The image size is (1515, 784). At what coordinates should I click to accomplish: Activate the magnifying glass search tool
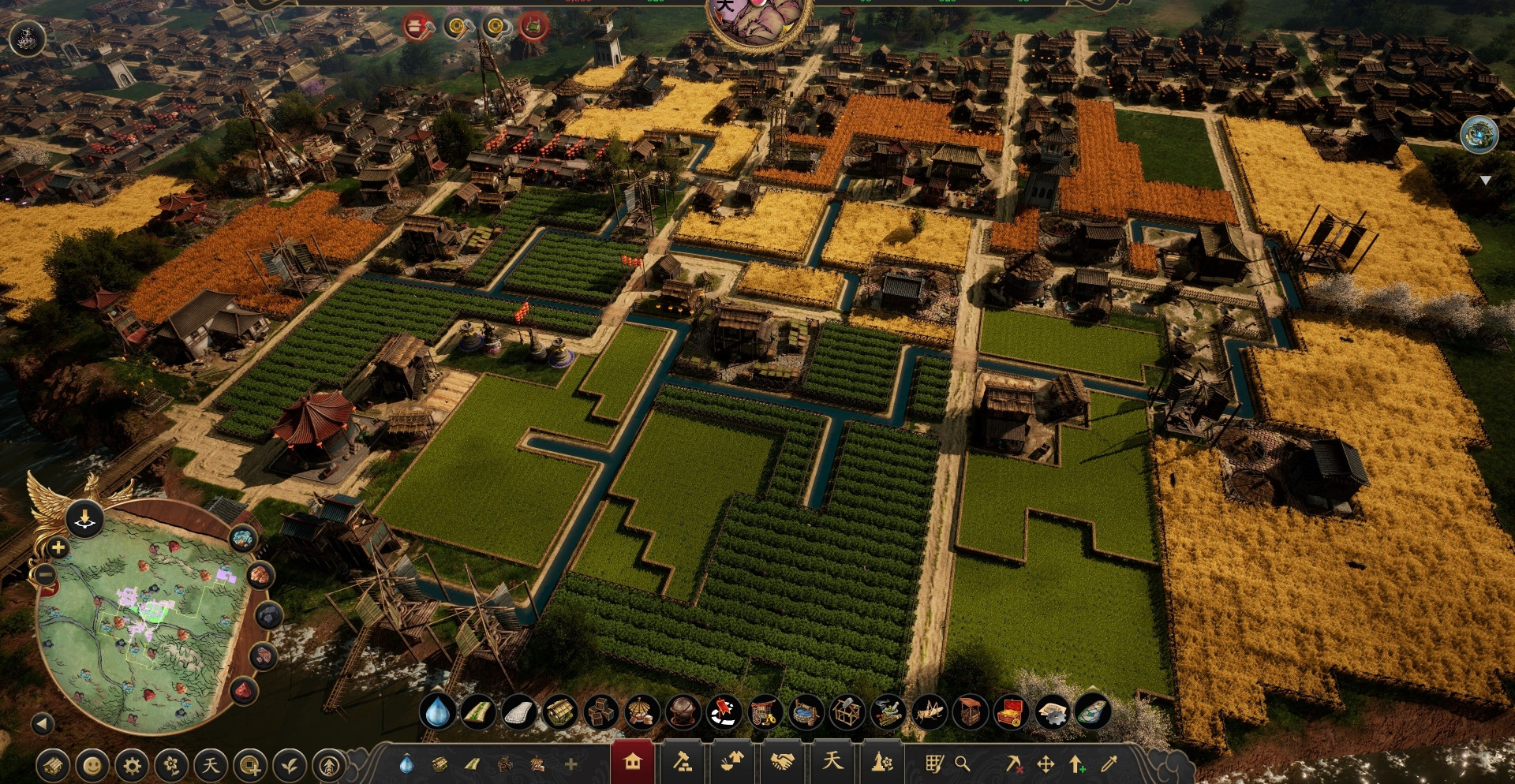pyautogui.click(x=963, y=763)
